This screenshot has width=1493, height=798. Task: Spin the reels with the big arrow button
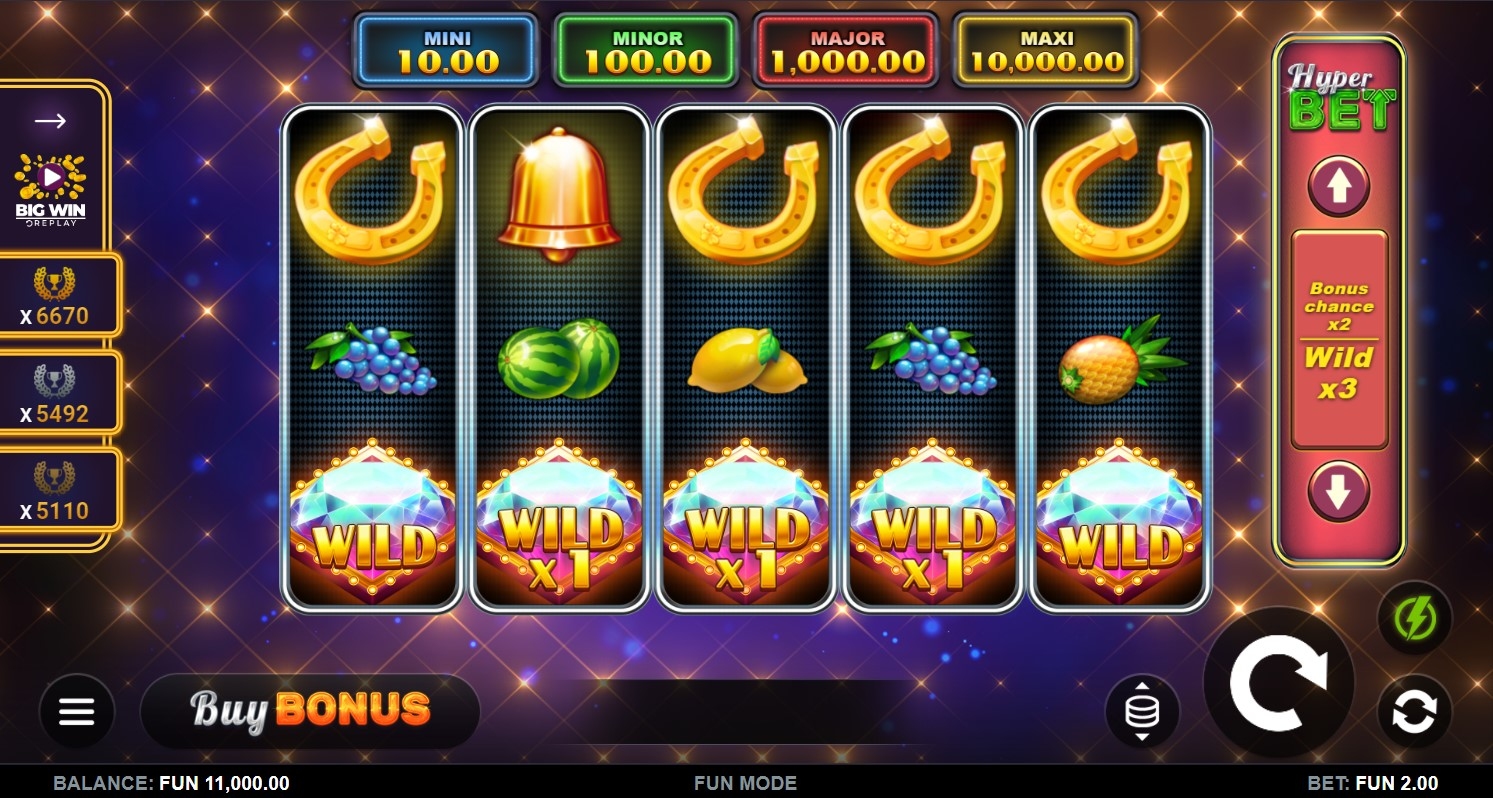[x=1278, y=682]
